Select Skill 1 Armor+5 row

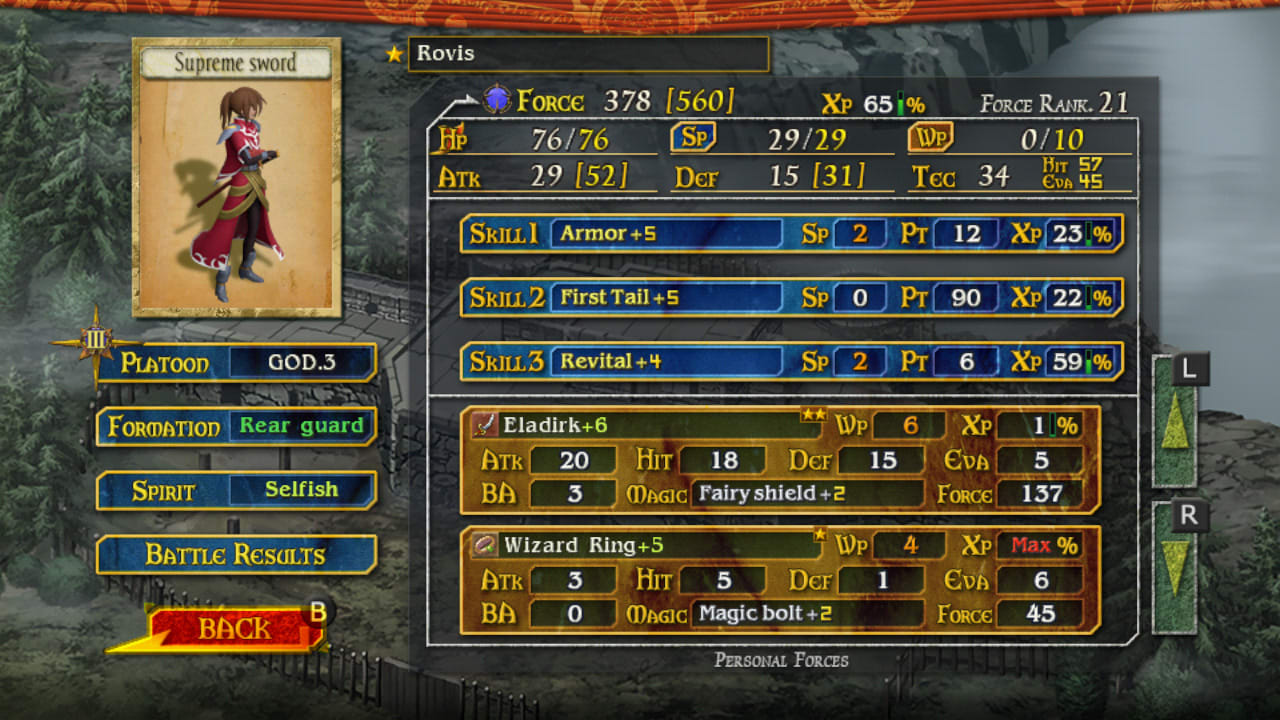790,234
